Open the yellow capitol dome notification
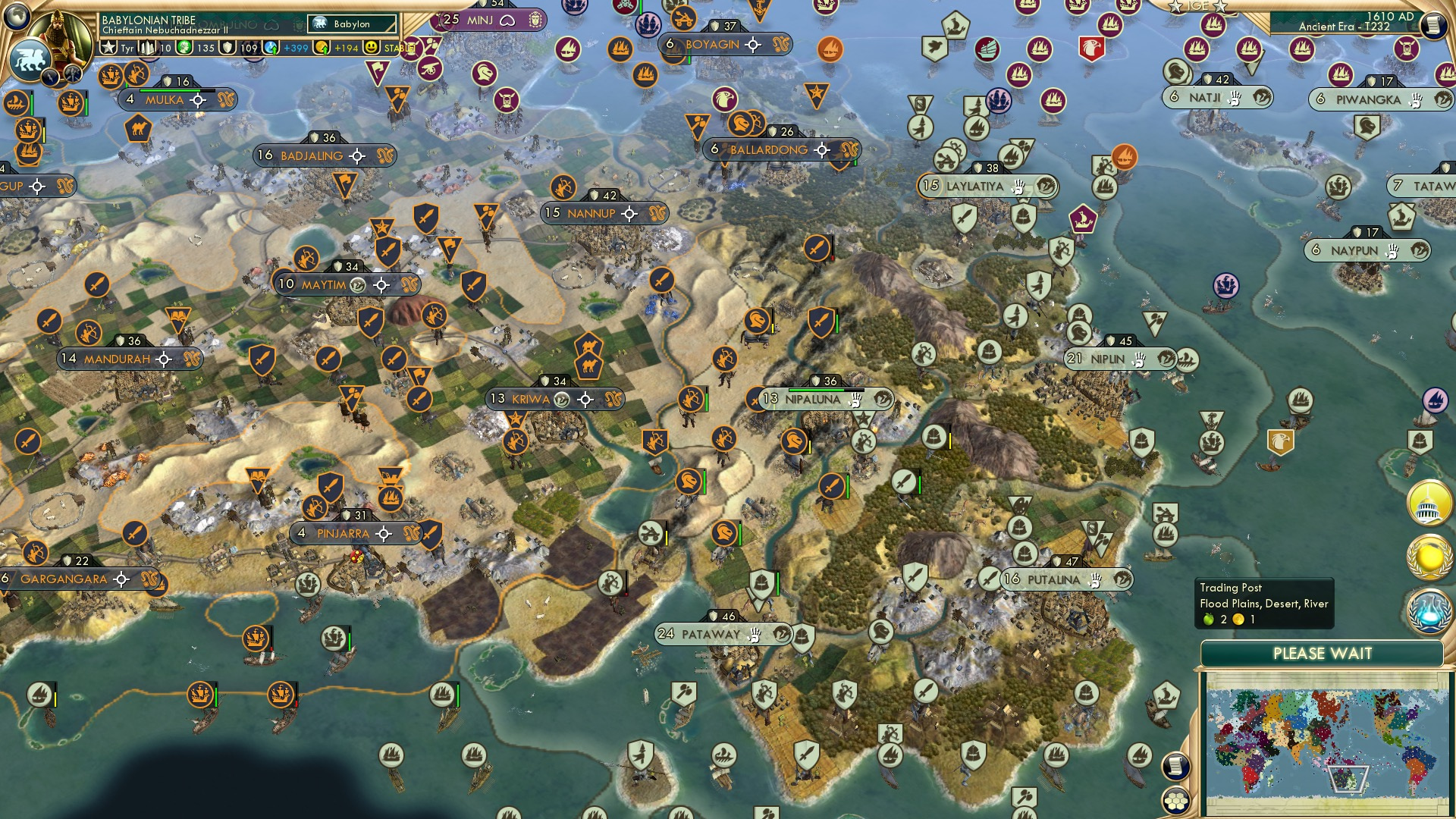The image size is (1456, 819). [1429, 504]
